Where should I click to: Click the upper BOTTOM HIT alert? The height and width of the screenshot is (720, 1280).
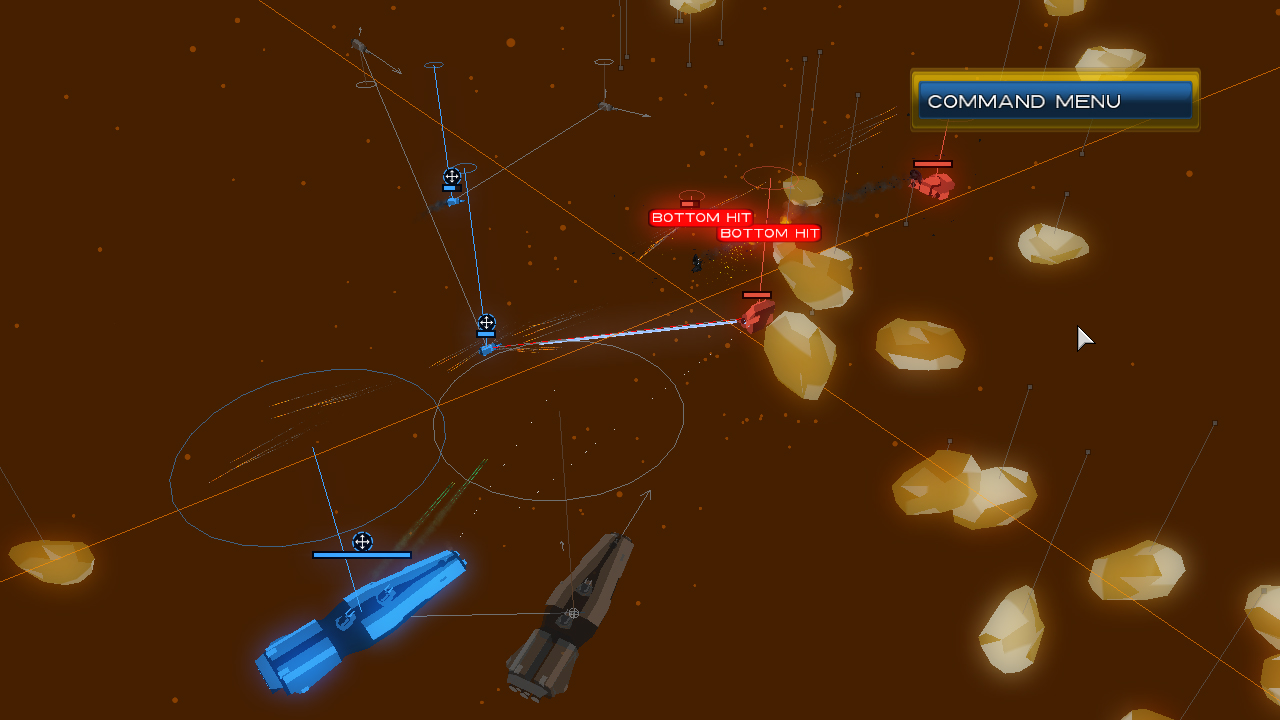coord(700,216)
